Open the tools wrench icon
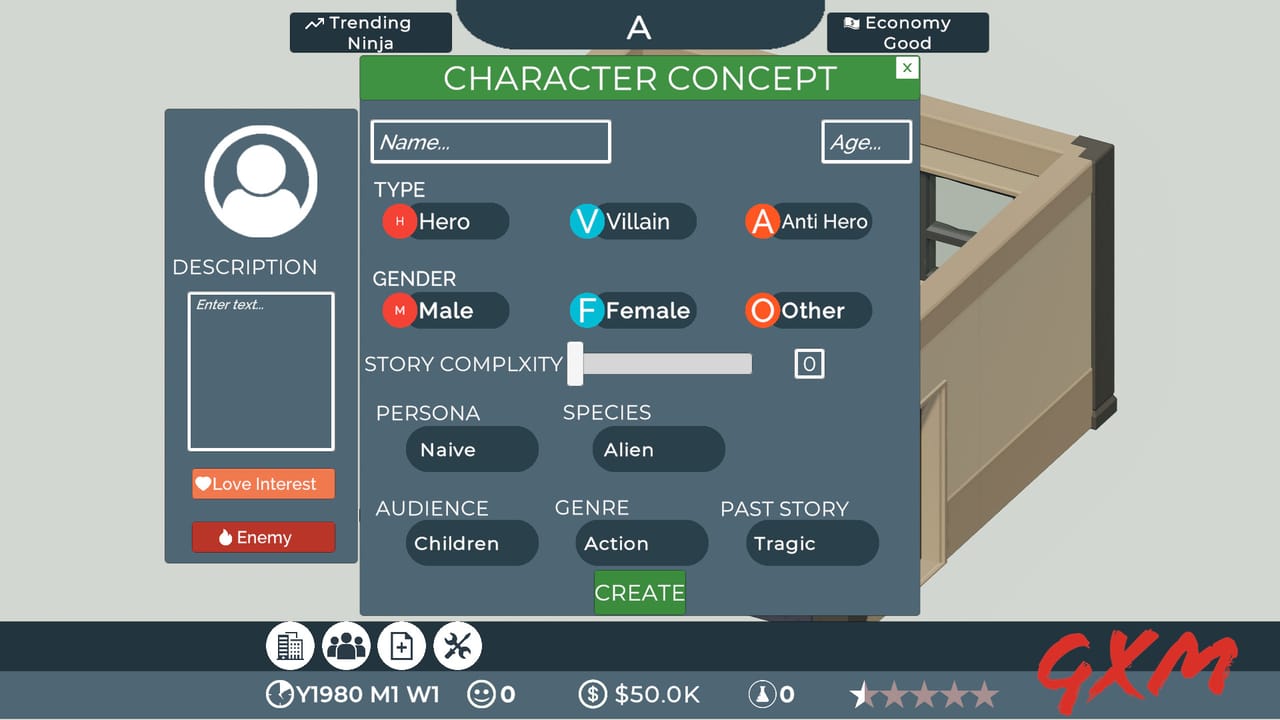 pyautogui.click(x=458, y=645)
